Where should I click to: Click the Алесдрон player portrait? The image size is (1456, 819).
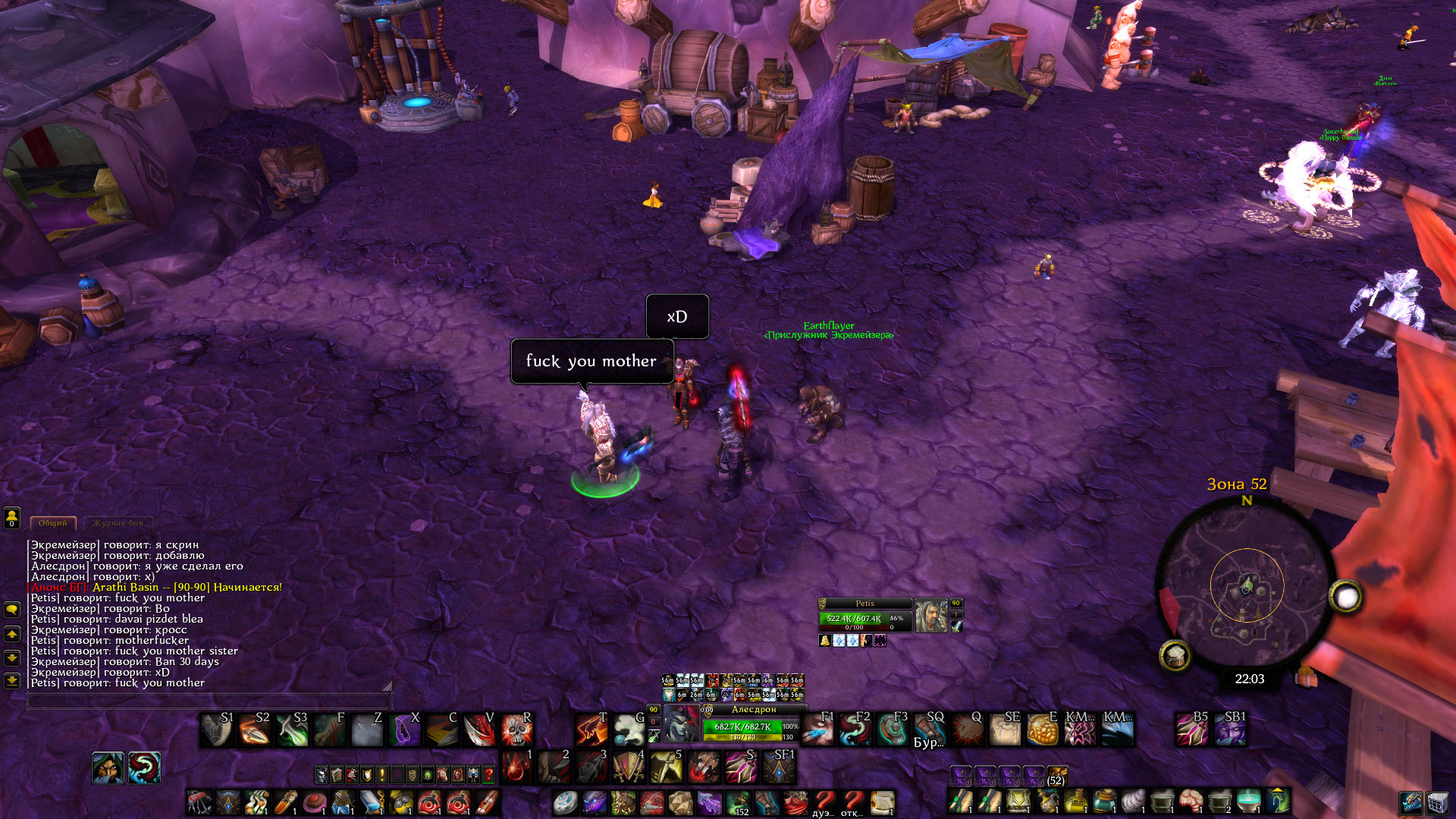tap(681, 724)
